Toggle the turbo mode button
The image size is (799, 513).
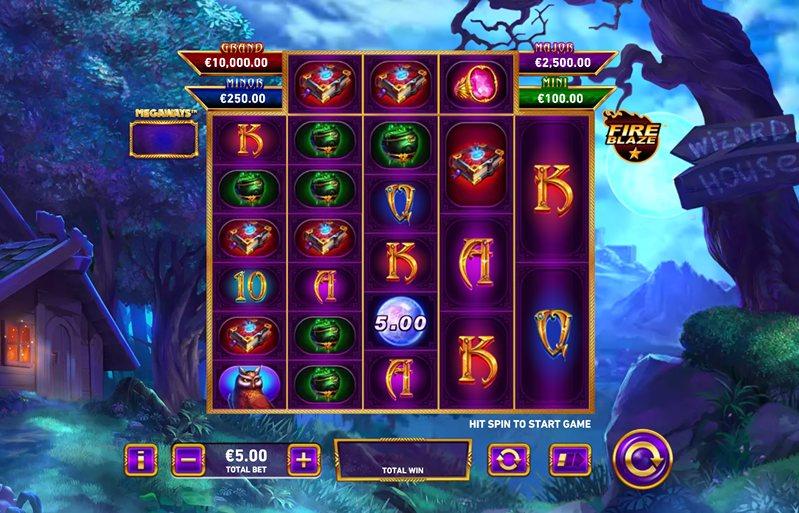[569, 460]
